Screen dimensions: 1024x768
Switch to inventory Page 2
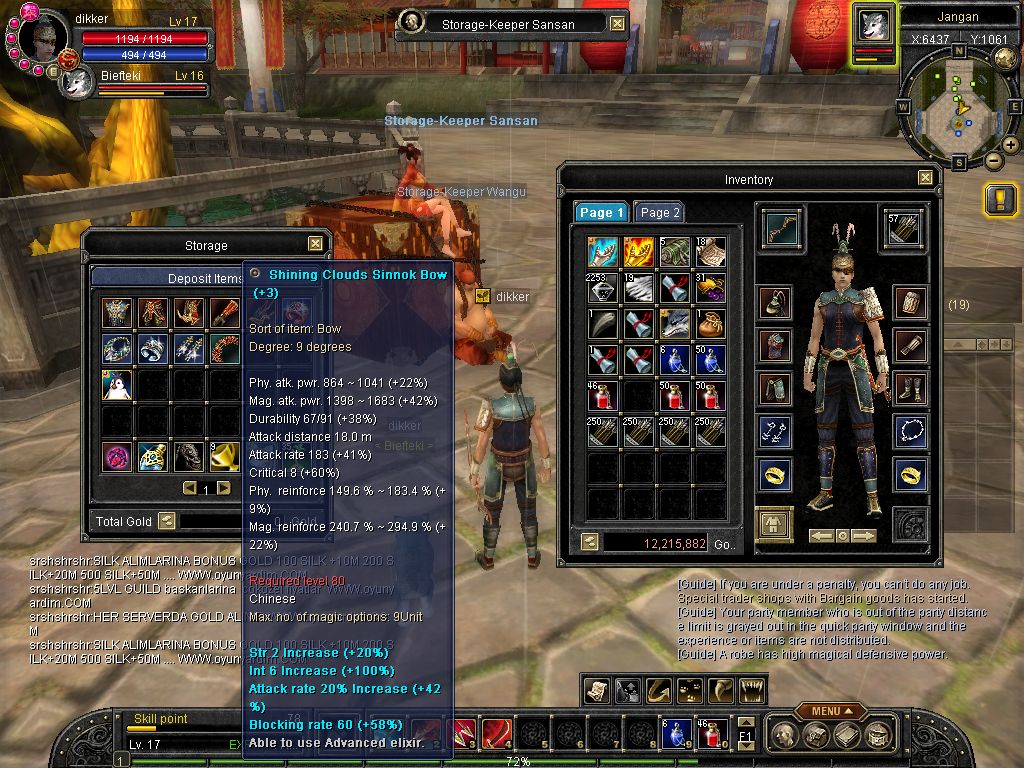click(660, 212)
